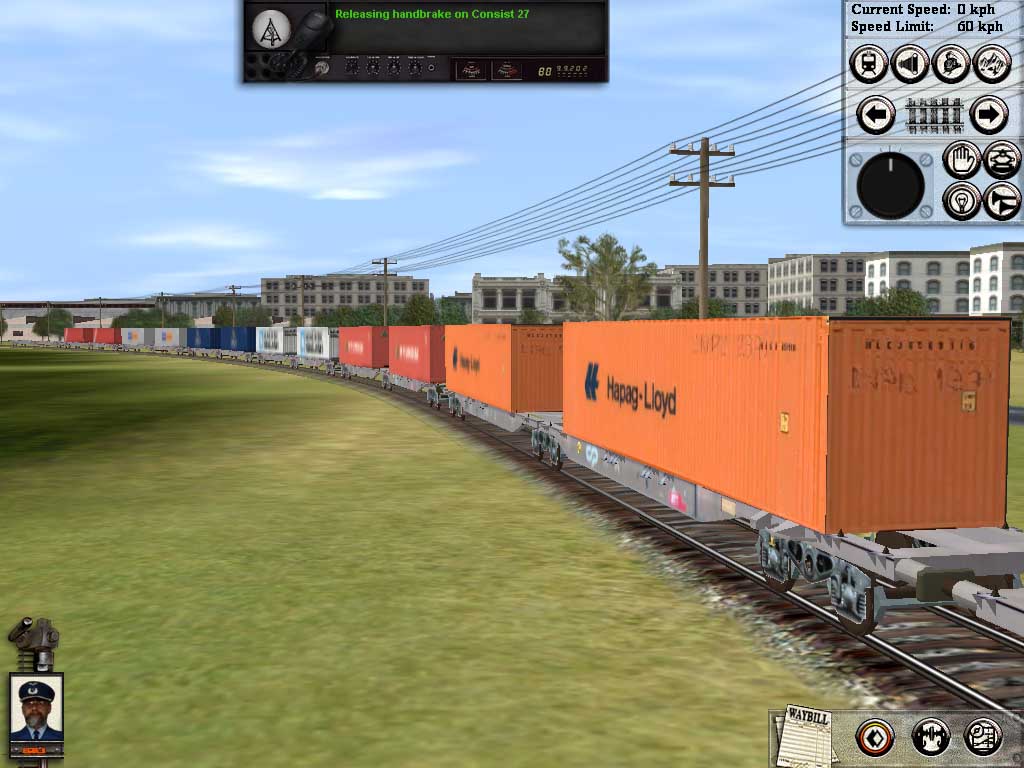Click the mountain scenery view button
The image size is (1024, 768).
(x=991, y=65)
